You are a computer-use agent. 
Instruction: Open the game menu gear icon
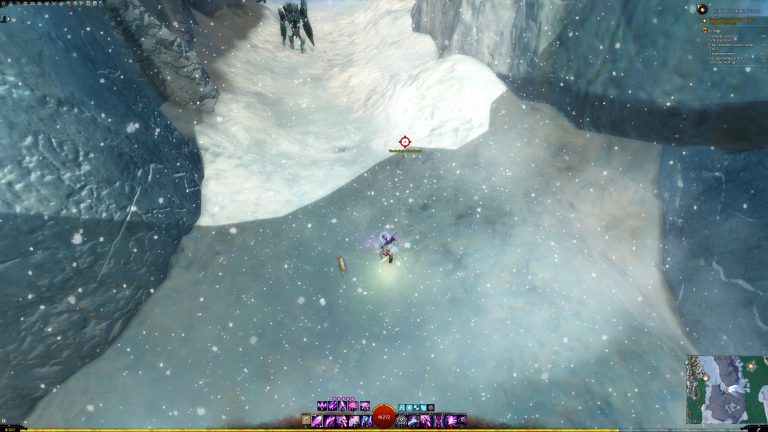pyautogui.click(x=4, y=4)
